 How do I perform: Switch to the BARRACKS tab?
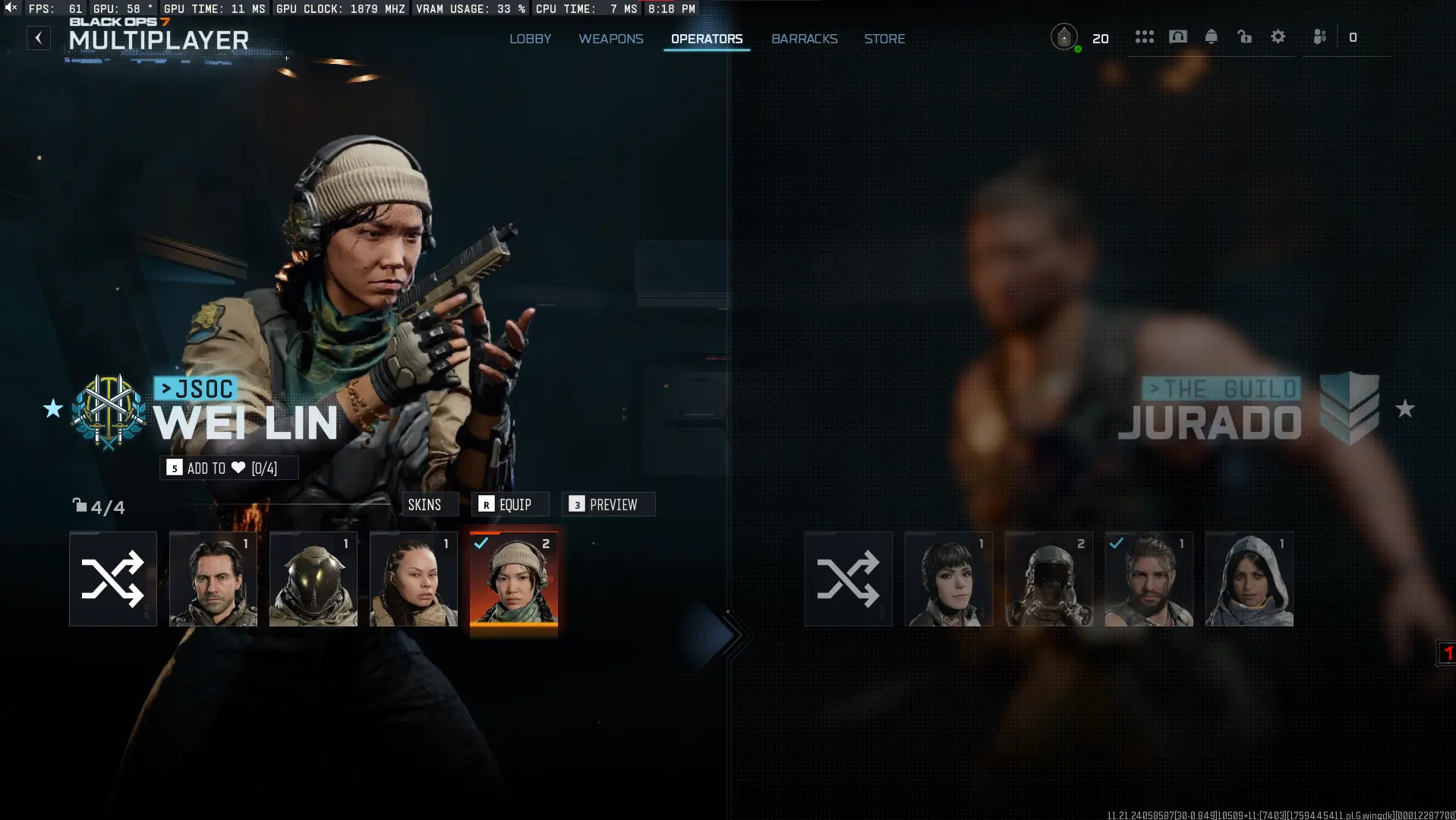click(804, 39)
